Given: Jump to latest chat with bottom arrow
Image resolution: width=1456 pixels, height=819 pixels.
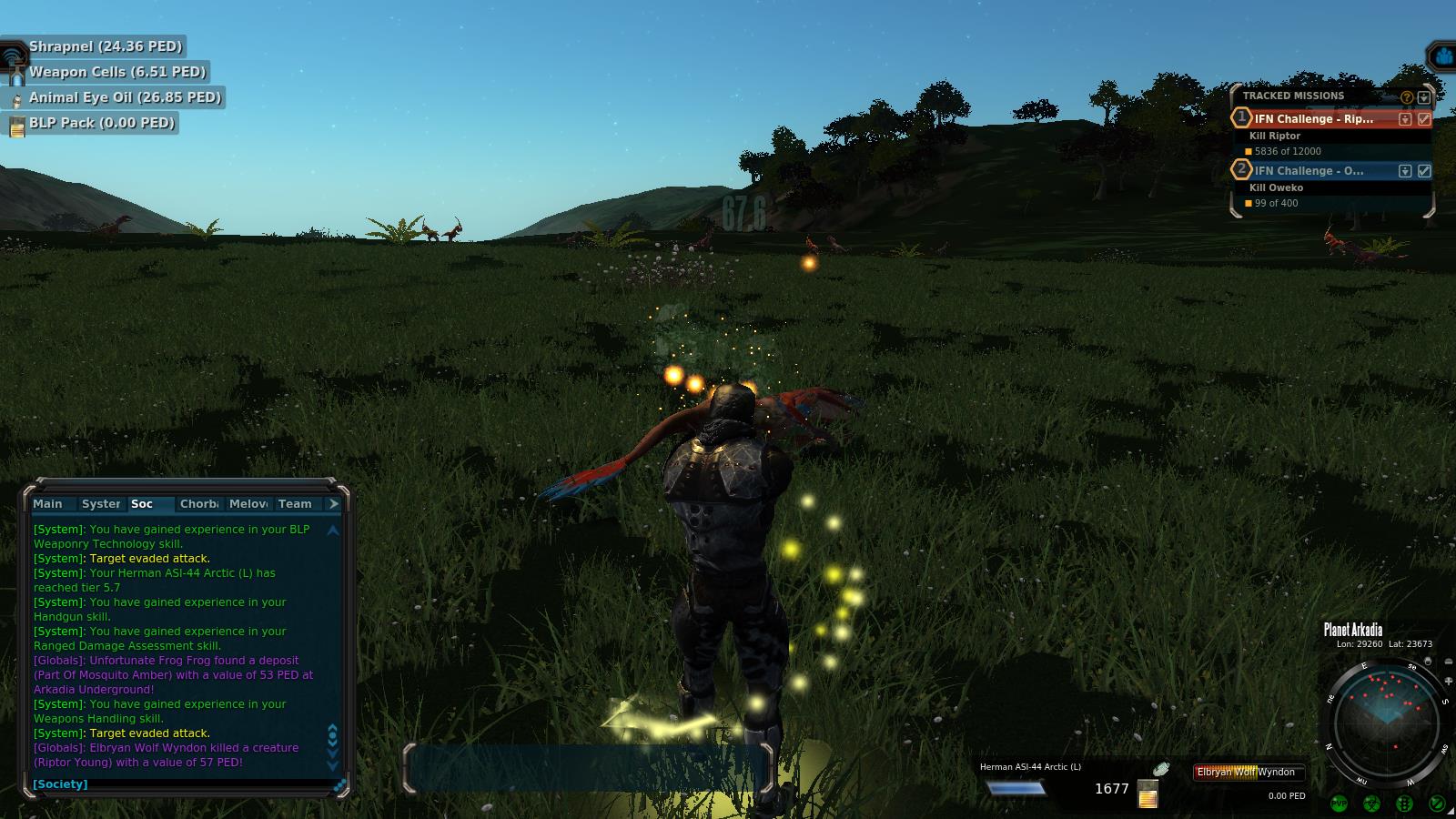Looking at the screenshot, I should (x=333, y=764).
